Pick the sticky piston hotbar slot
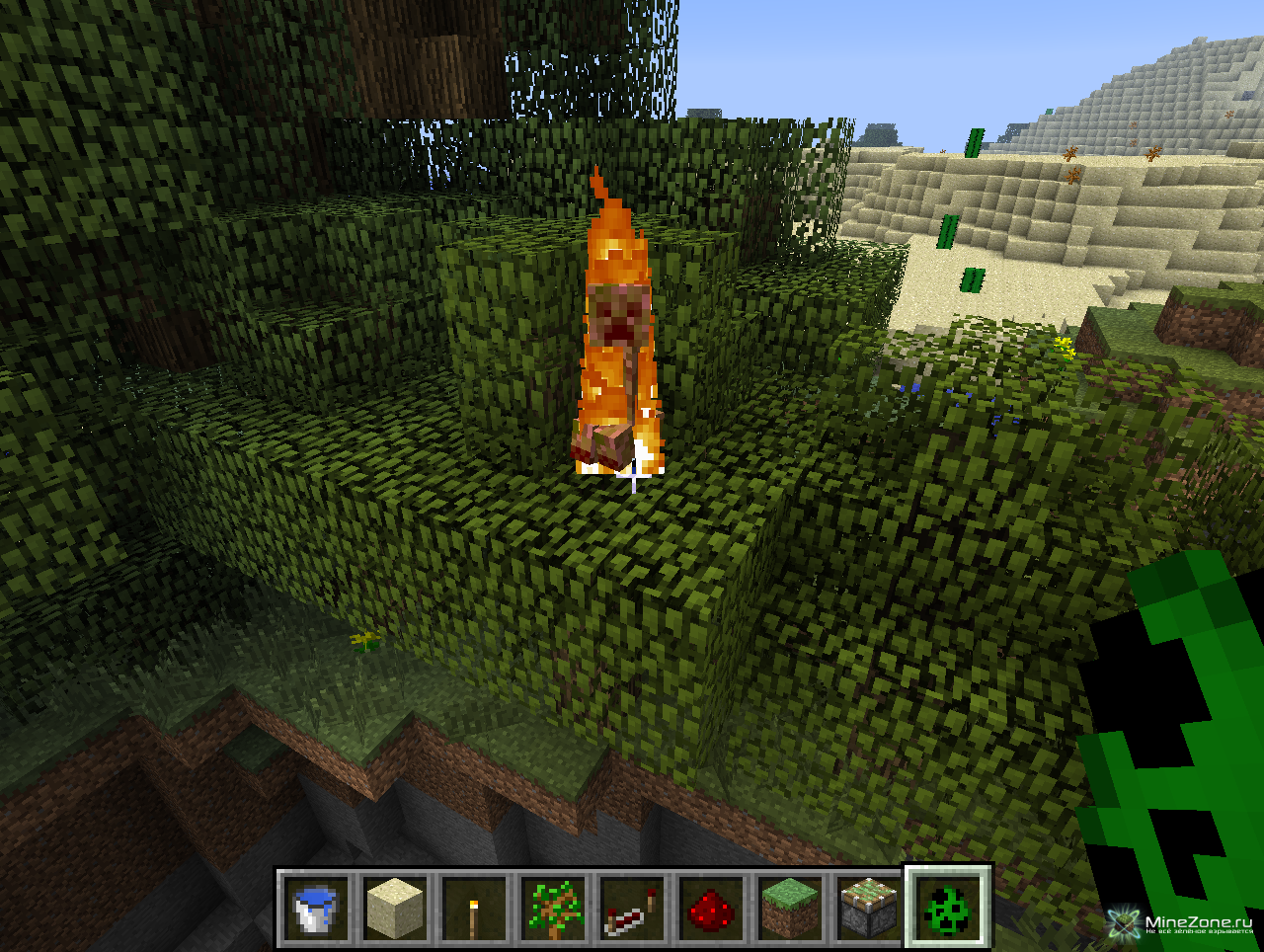1264x952 pixels. pos(868,909)
